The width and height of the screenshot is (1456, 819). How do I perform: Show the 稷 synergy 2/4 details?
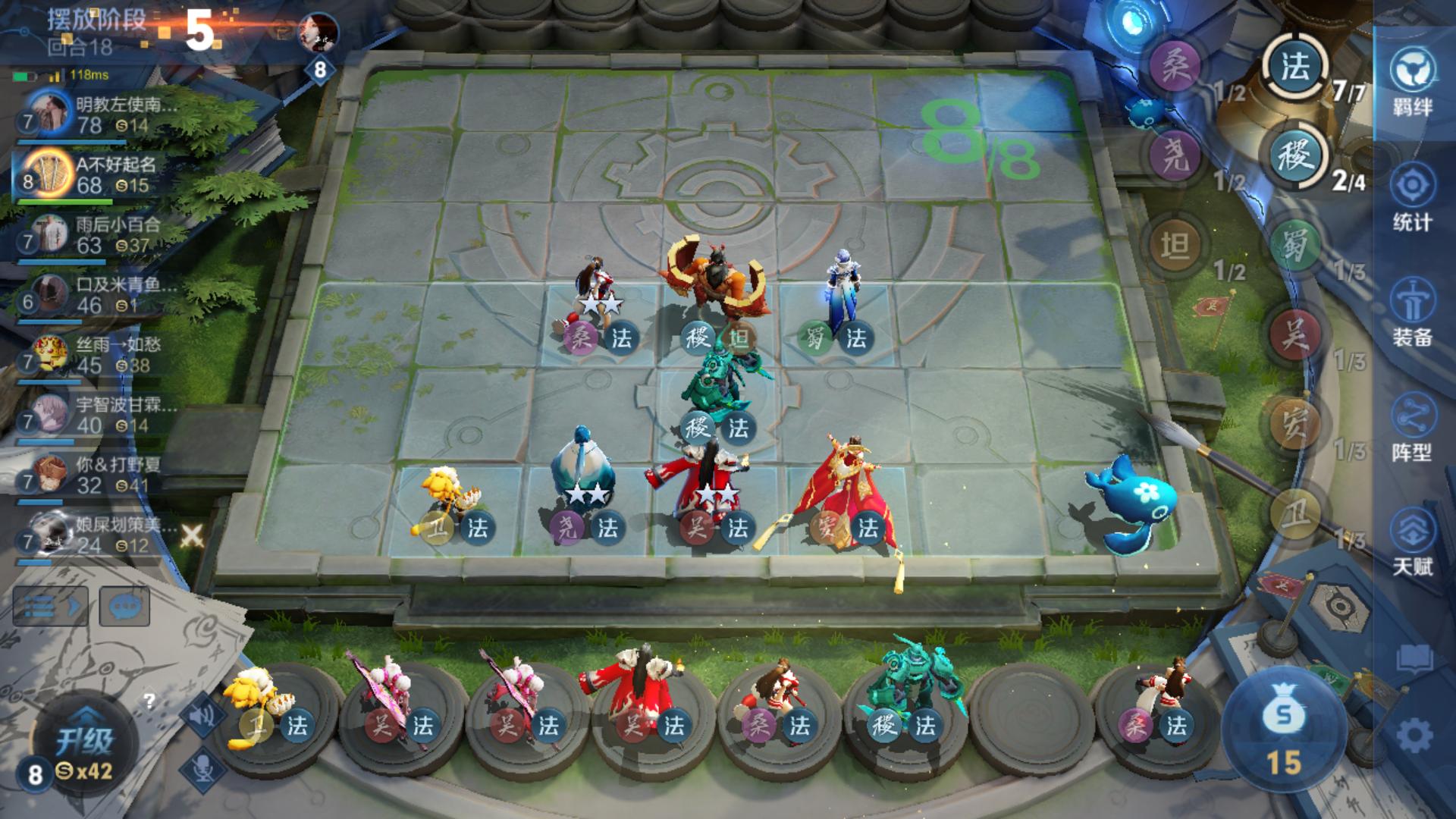(1295, 157)
